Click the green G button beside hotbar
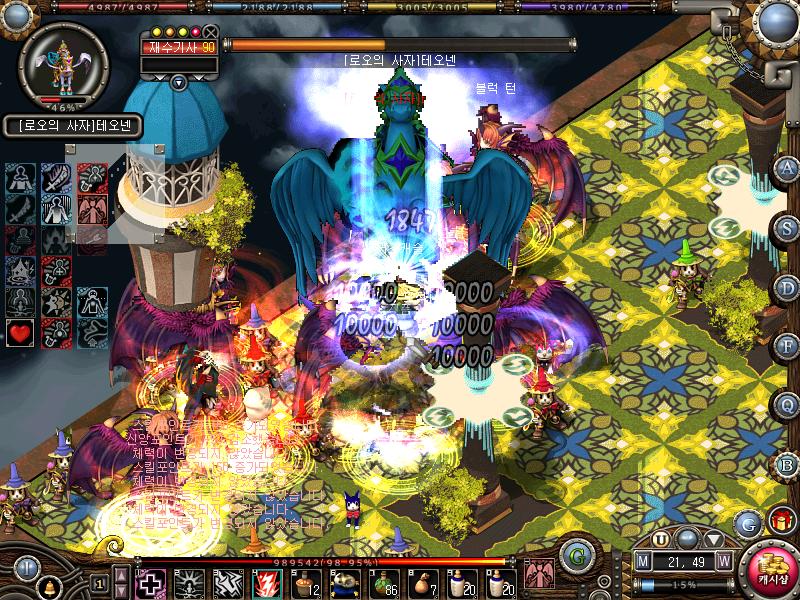Viewport: 800px width, 600px height. tap(574, 554)
